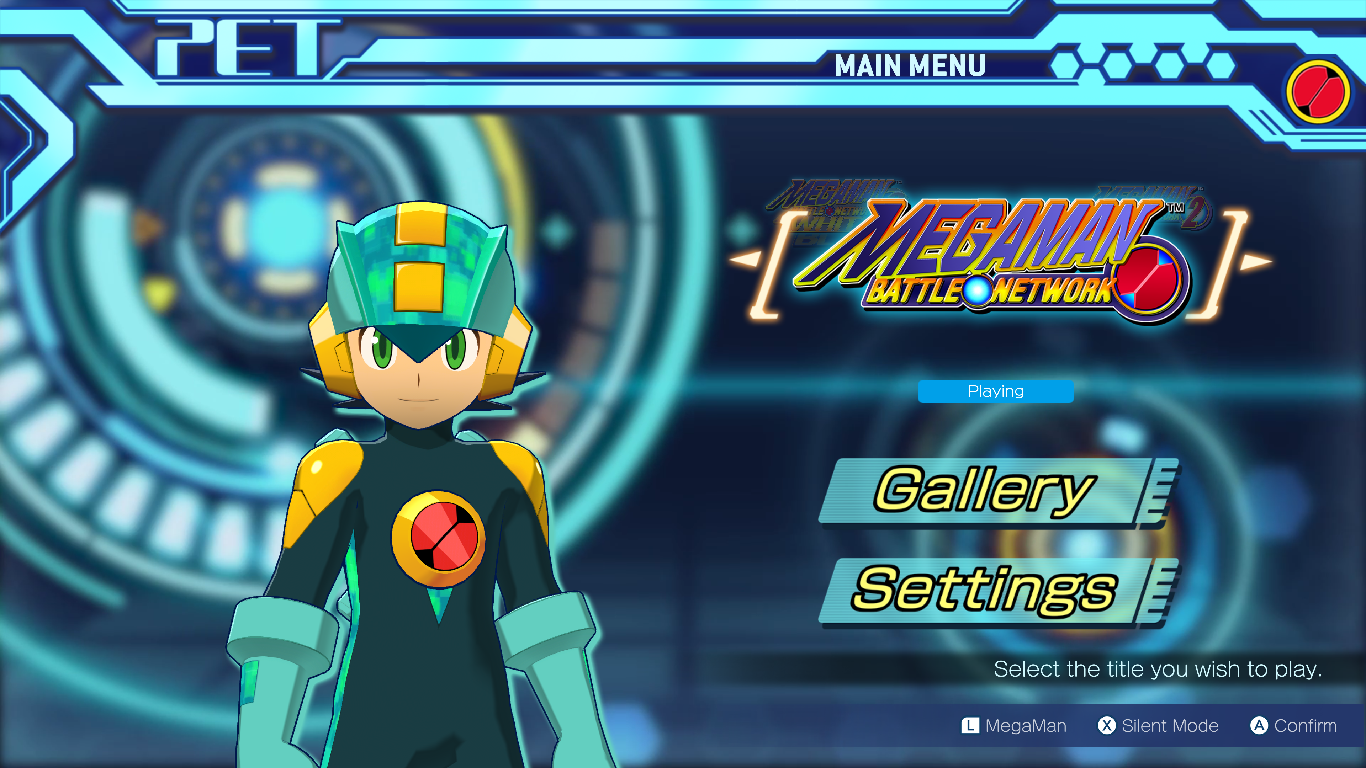Click the blue Playing indicator bar
Image resolution: width=1366 pixels, height=768 pixels.
pyautogui.click(x=995, y=391)
